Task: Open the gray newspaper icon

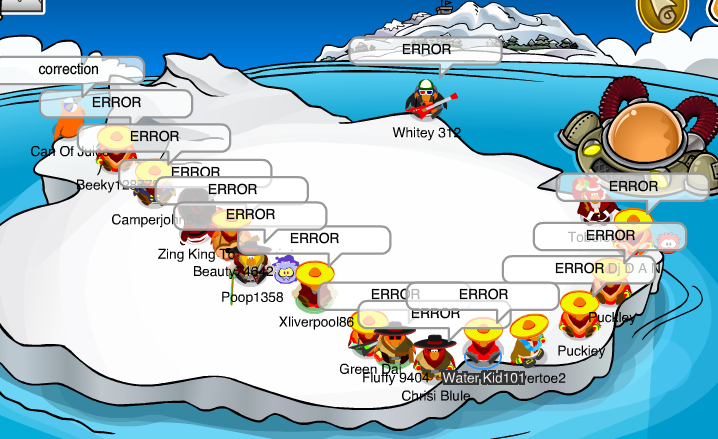Action: 22,5
